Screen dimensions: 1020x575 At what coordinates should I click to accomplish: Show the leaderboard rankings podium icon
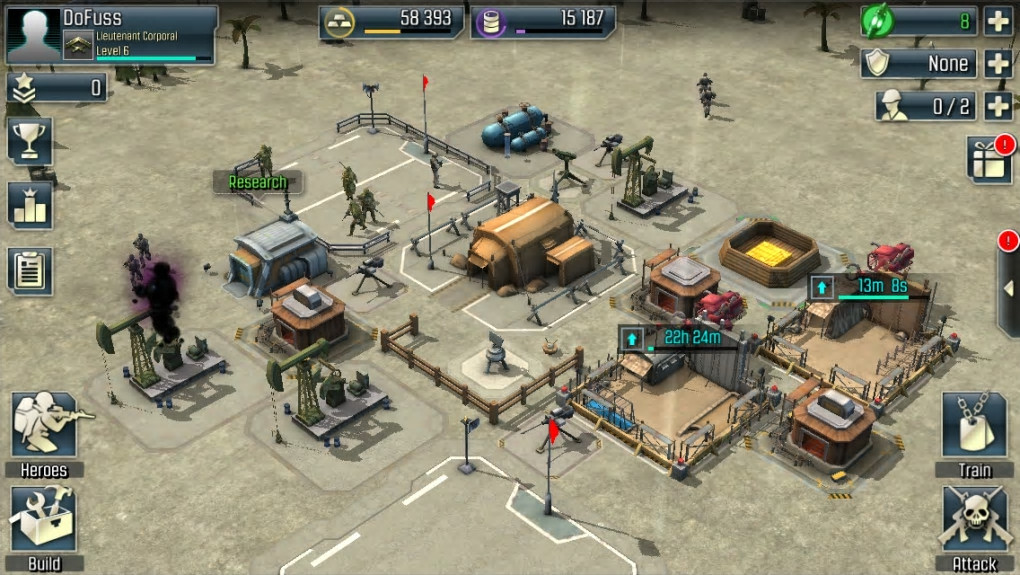tap(30, 205)
